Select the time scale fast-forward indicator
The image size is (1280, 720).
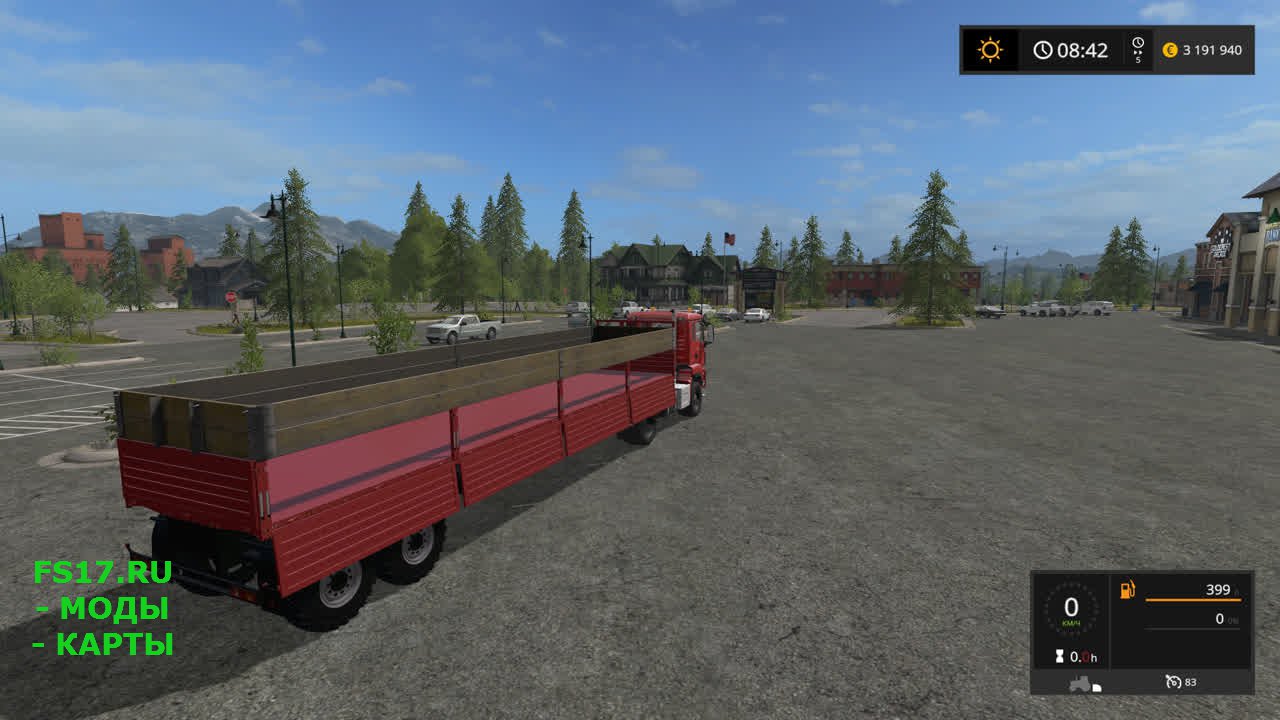click(x=1138, y=49)
